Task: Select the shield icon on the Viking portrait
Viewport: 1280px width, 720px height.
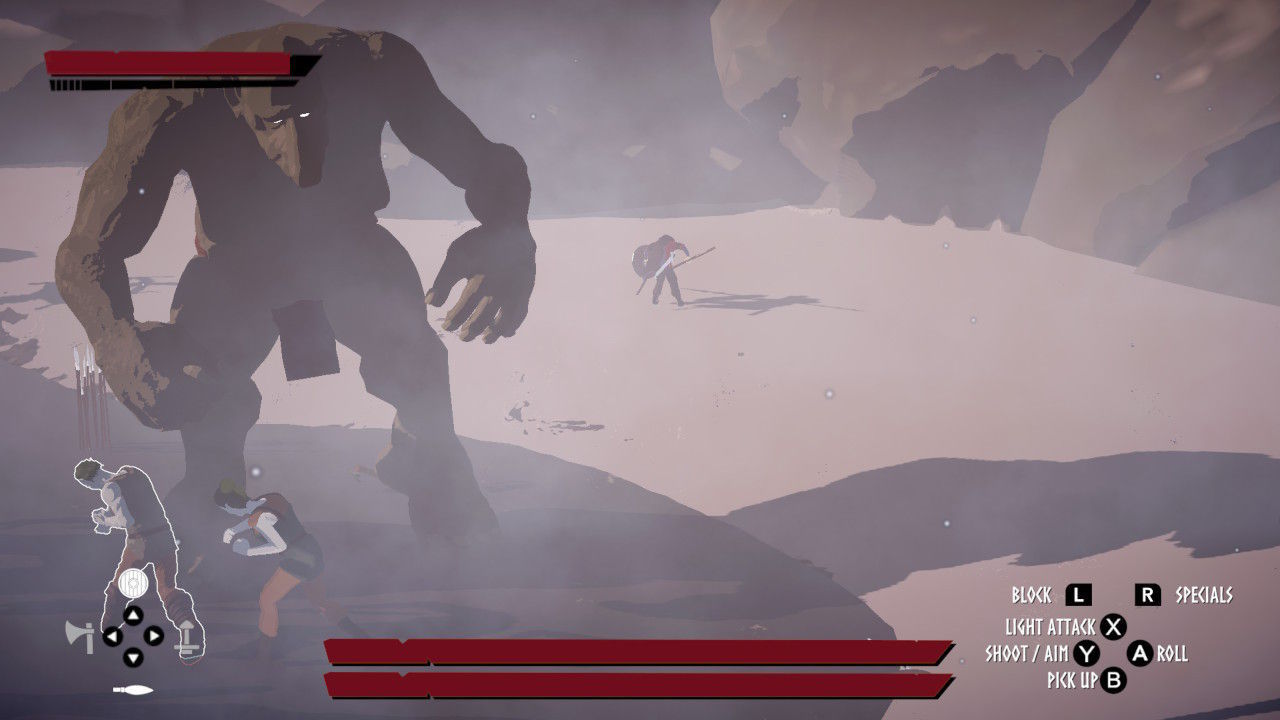Action: [132, 582]
